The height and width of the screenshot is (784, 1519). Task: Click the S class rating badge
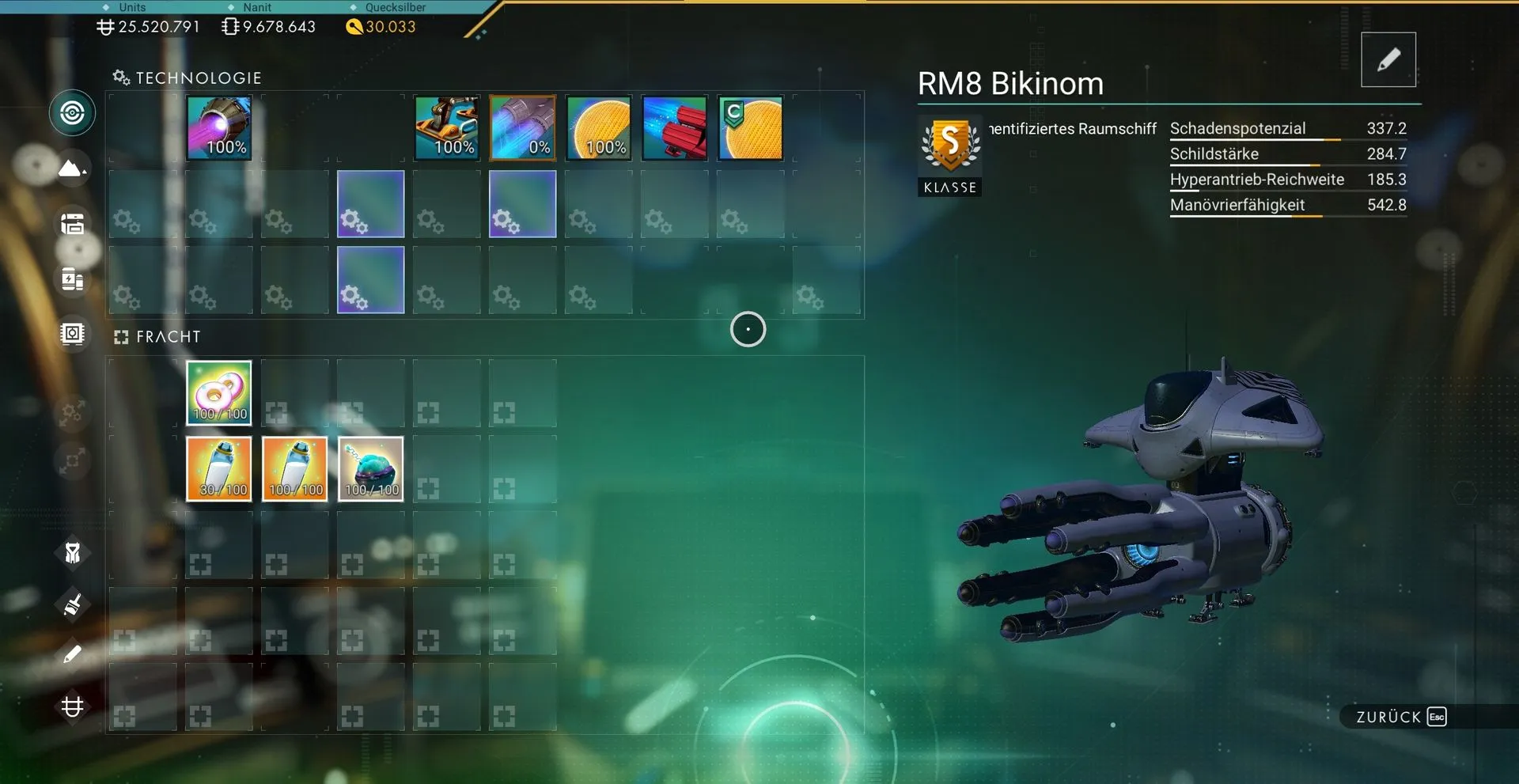(950, 146)
